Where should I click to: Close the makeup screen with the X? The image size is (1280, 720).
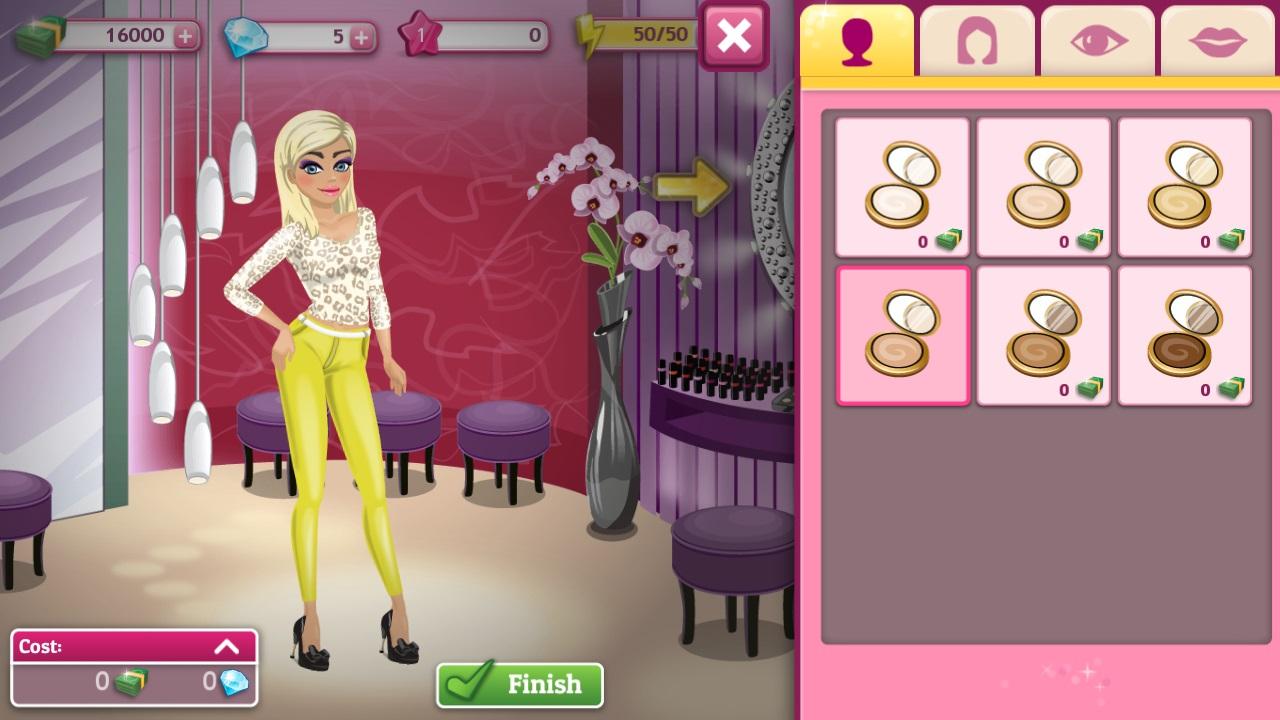point(735,34)
